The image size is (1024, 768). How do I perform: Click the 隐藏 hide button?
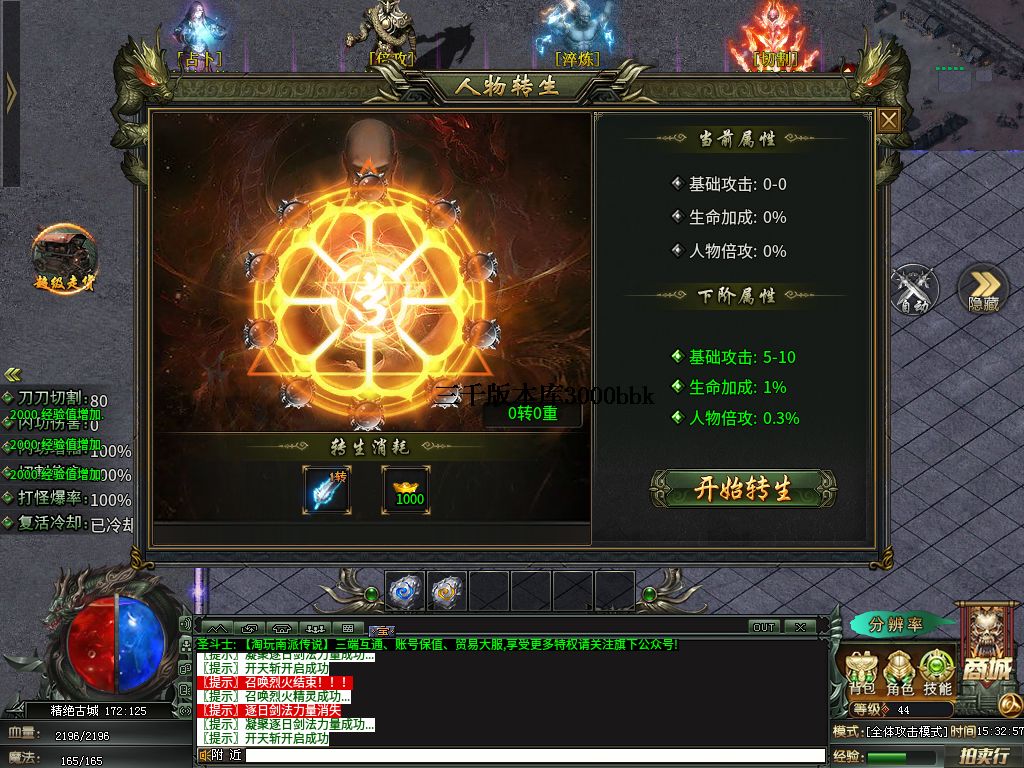pos(983,290)
